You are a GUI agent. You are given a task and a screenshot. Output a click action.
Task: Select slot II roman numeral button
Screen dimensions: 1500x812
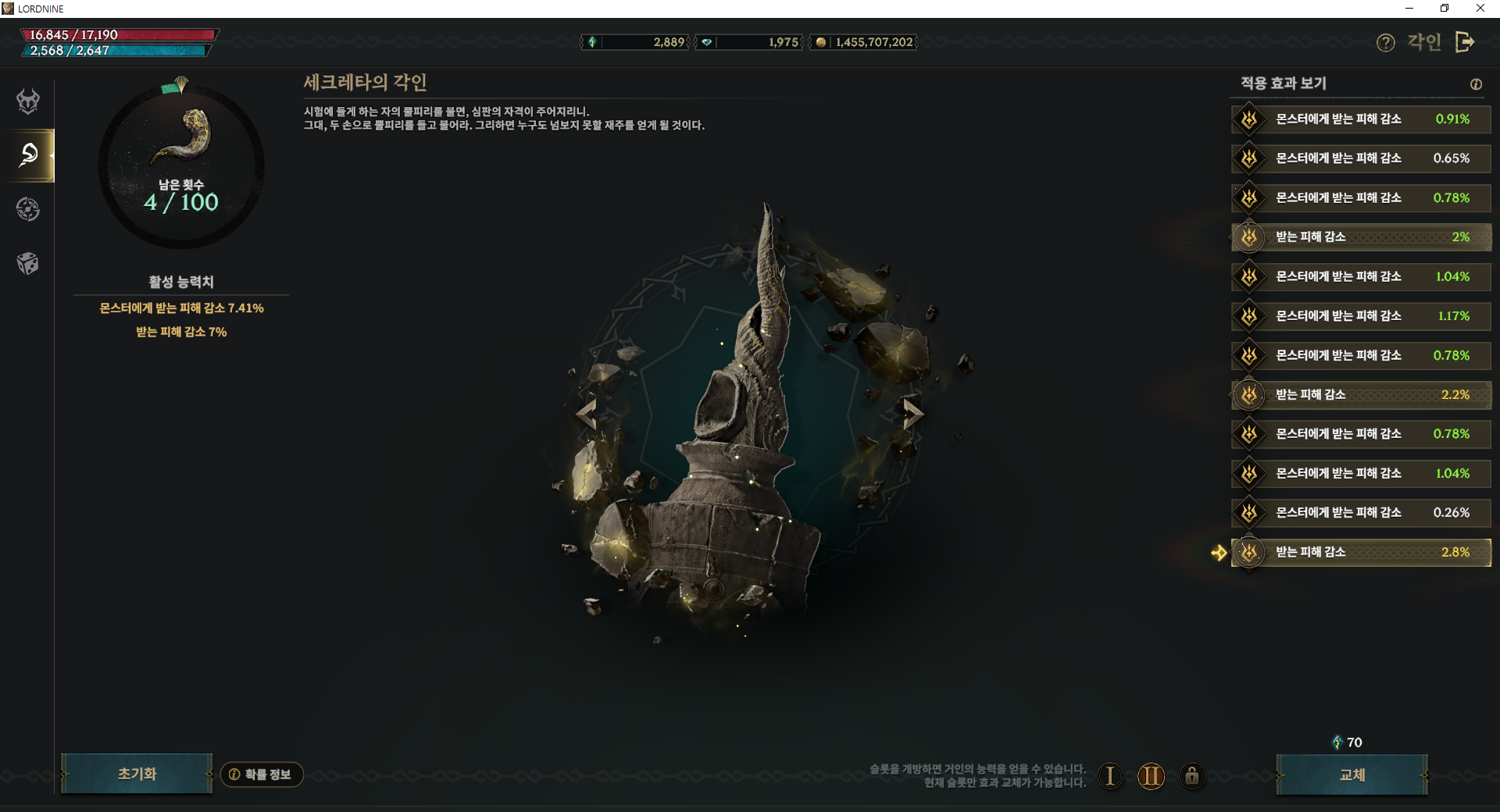coord(1151,776)
